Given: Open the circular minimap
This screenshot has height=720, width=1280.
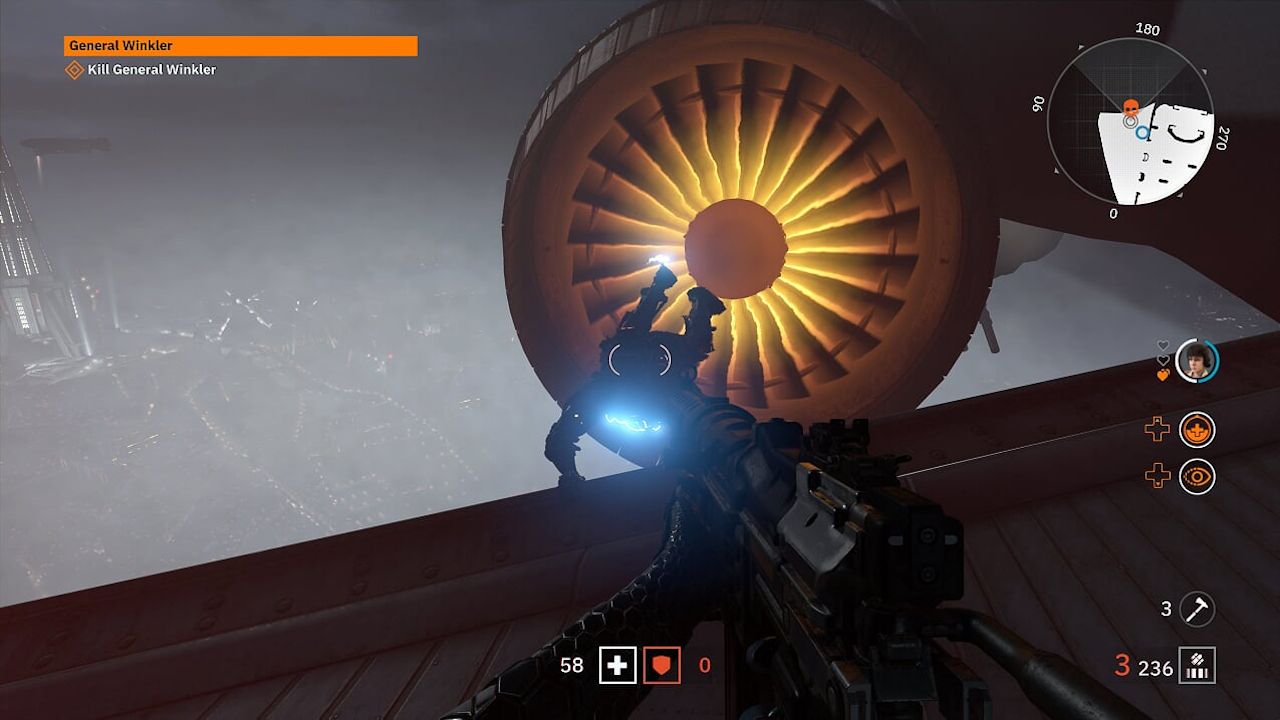Looking at the screenshot, I should [1130, 122].
